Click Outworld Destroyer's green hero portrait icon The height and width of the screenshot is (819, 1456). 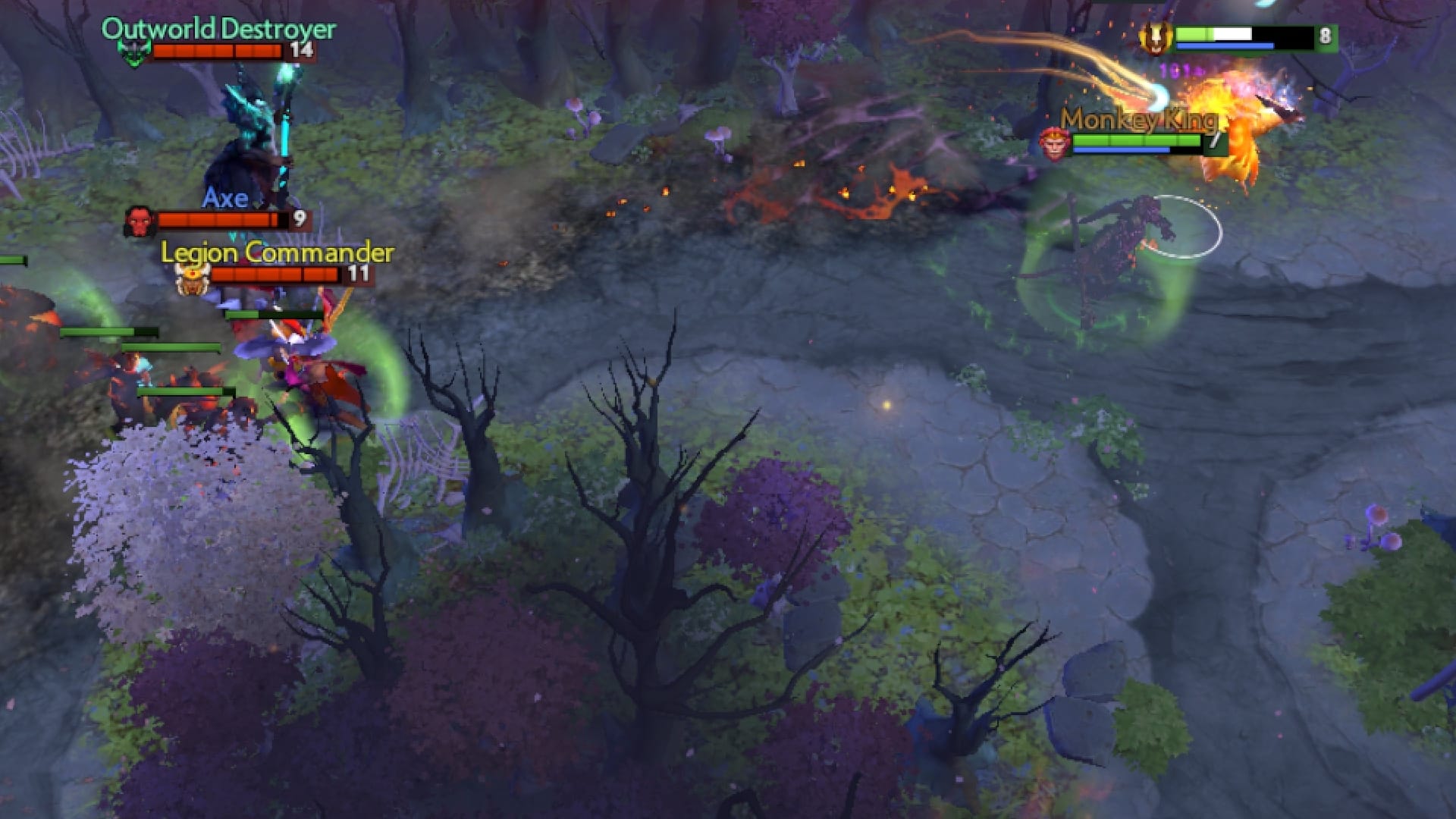click(135, 51)
